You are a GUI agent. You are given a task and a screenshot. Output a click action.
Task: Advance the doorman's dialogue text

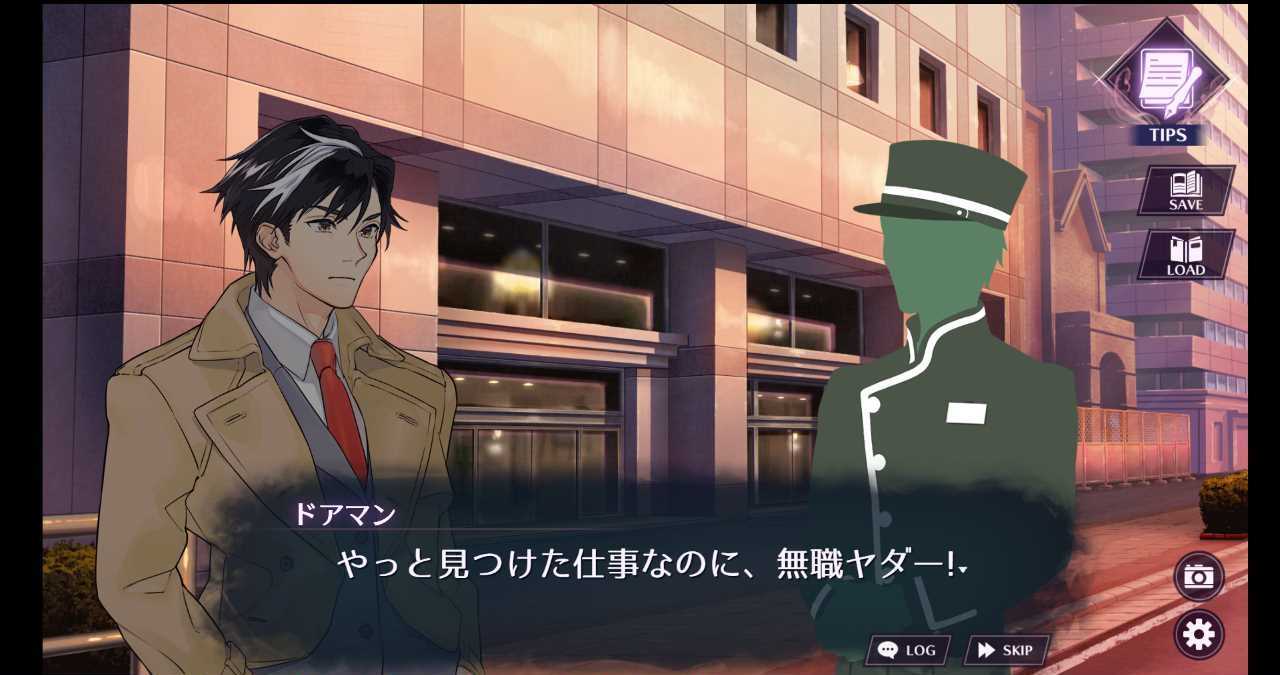(650, 566)
